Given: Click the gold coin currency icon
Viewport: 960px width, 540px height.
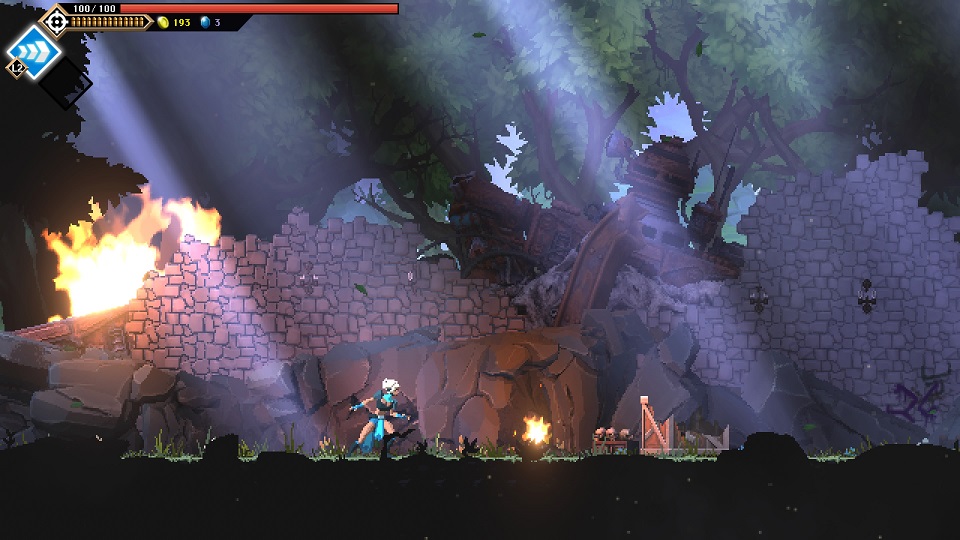Looking at the screenshot, I should coord(164,22).
